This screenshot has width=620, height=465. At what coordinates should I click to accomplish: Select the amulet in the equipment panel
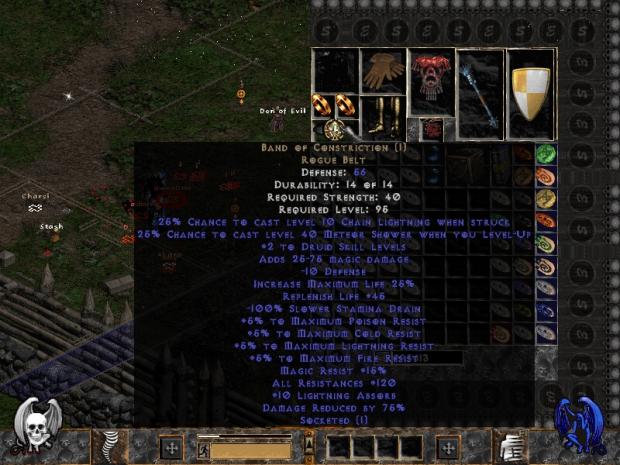click(x=336, y=129)
